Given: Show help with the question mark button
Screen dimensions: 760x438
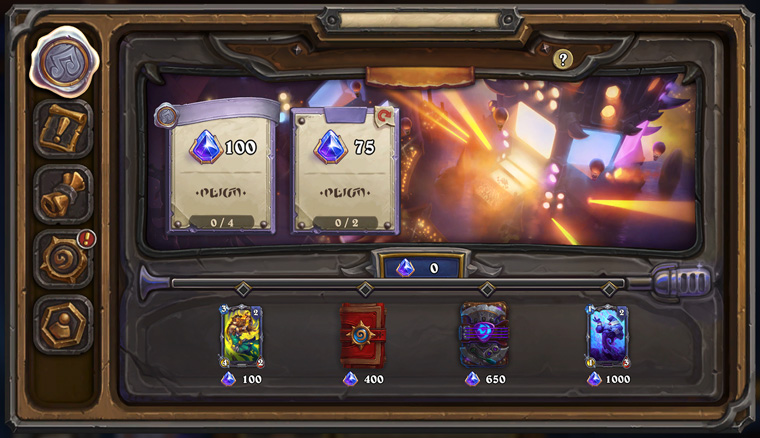Looking at the screenshot, I should (x=563, y=59).
